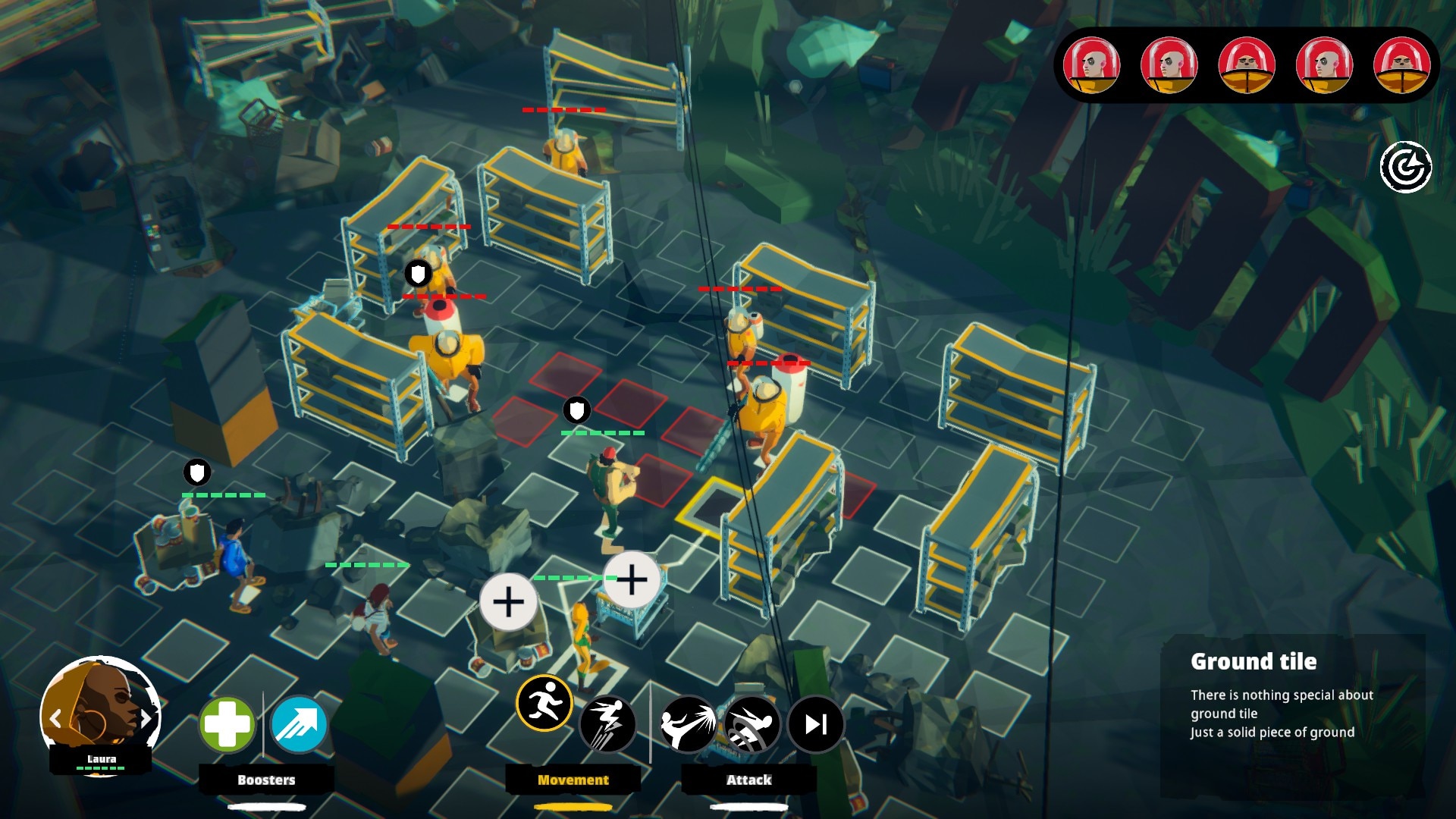
Task: Select the running man movement action
Action: coord(544,703)
